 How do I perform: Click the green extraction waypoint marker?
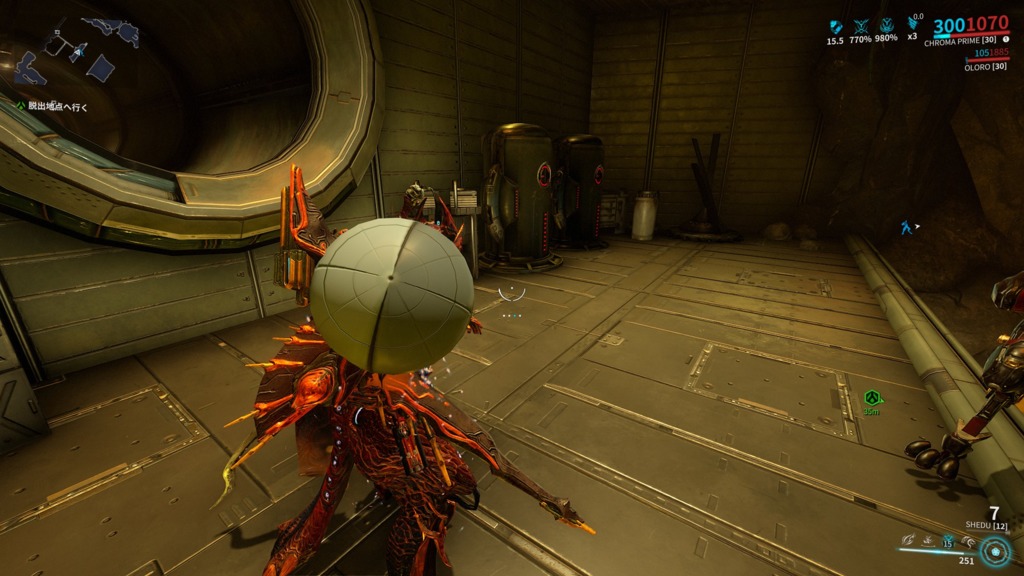click(871, 398)
